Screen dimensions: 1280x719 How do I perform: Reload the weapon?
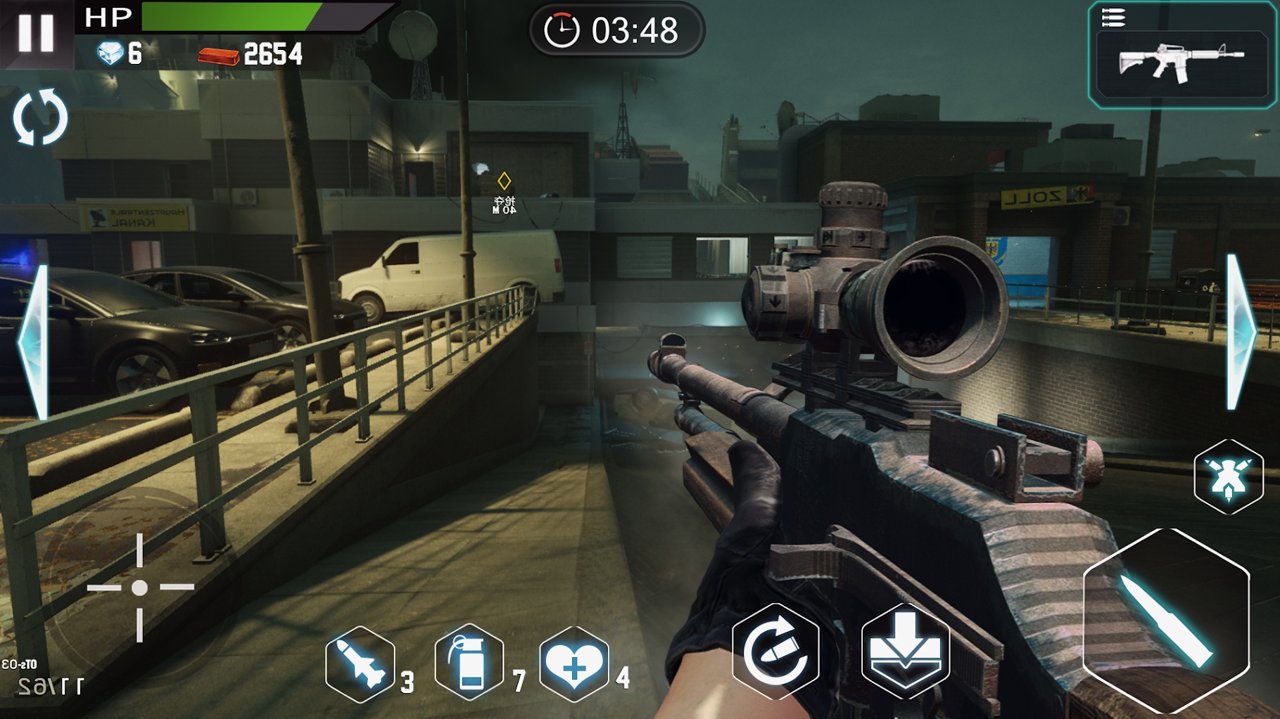pos(776,651)
